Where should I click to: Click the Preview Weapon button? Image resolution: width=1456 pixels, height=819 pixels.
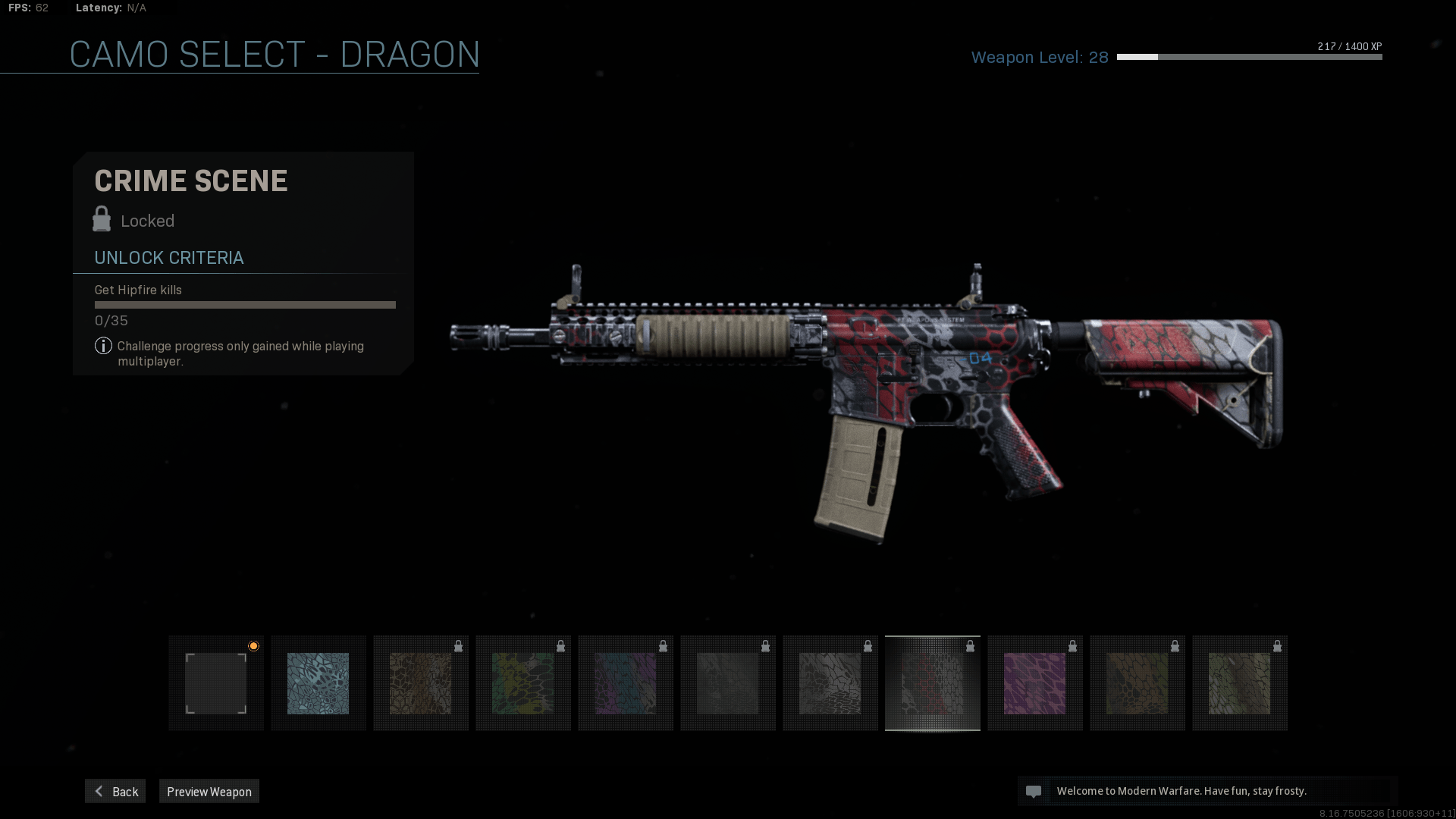[209, 791]
